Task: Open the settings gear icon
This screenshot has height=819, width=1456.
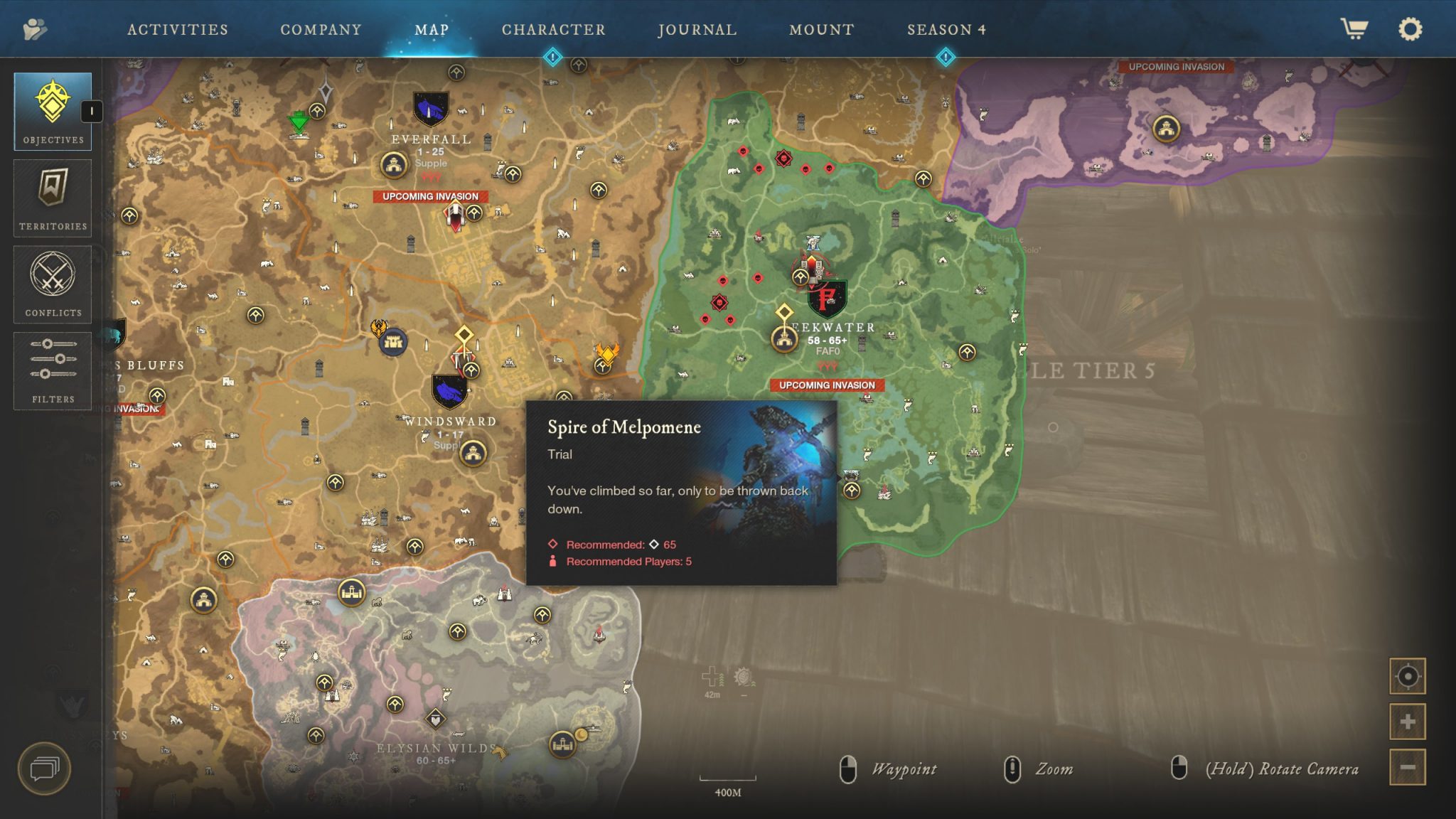Action: [x=1410, y=29]
